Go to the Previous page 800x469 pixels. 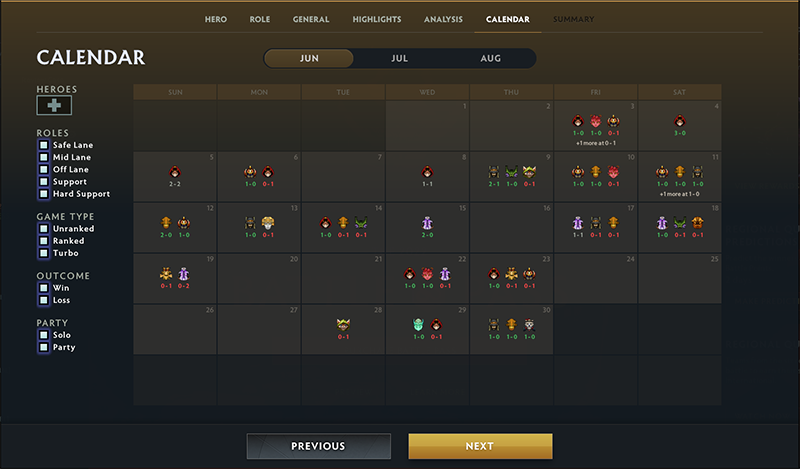coord(318,446)
